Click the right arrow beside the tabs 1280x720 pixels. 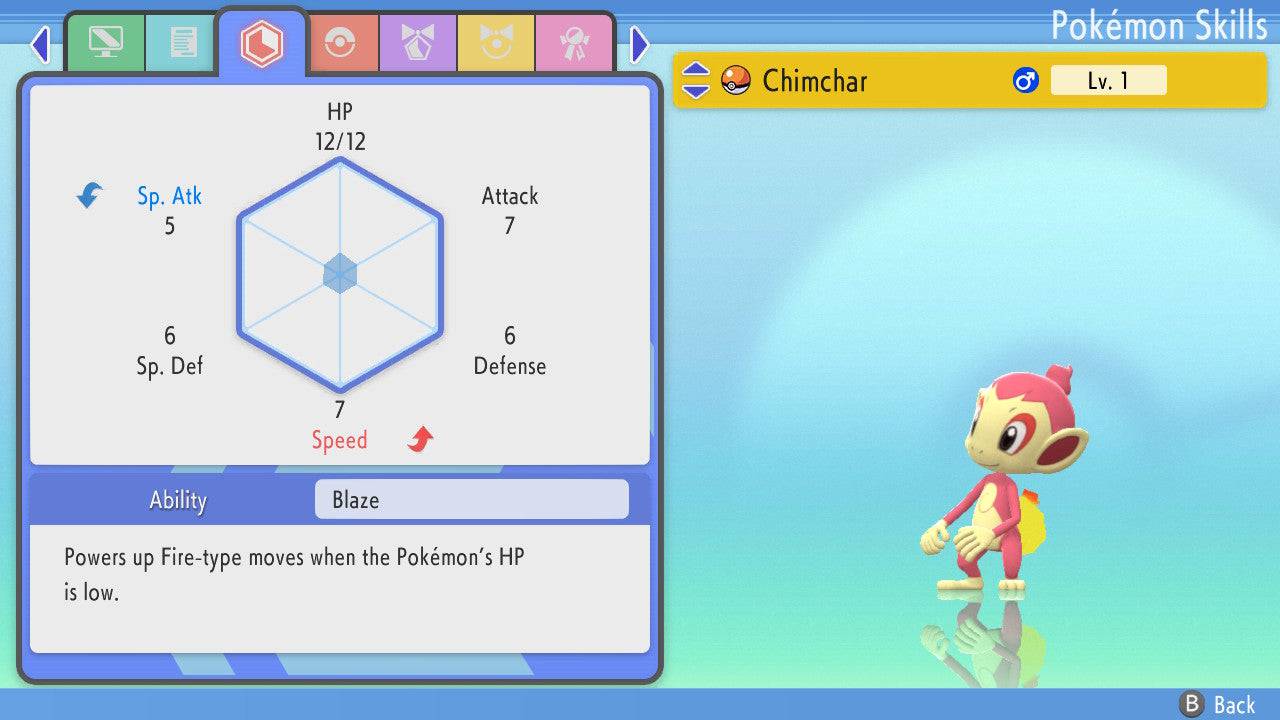(640, 44)
